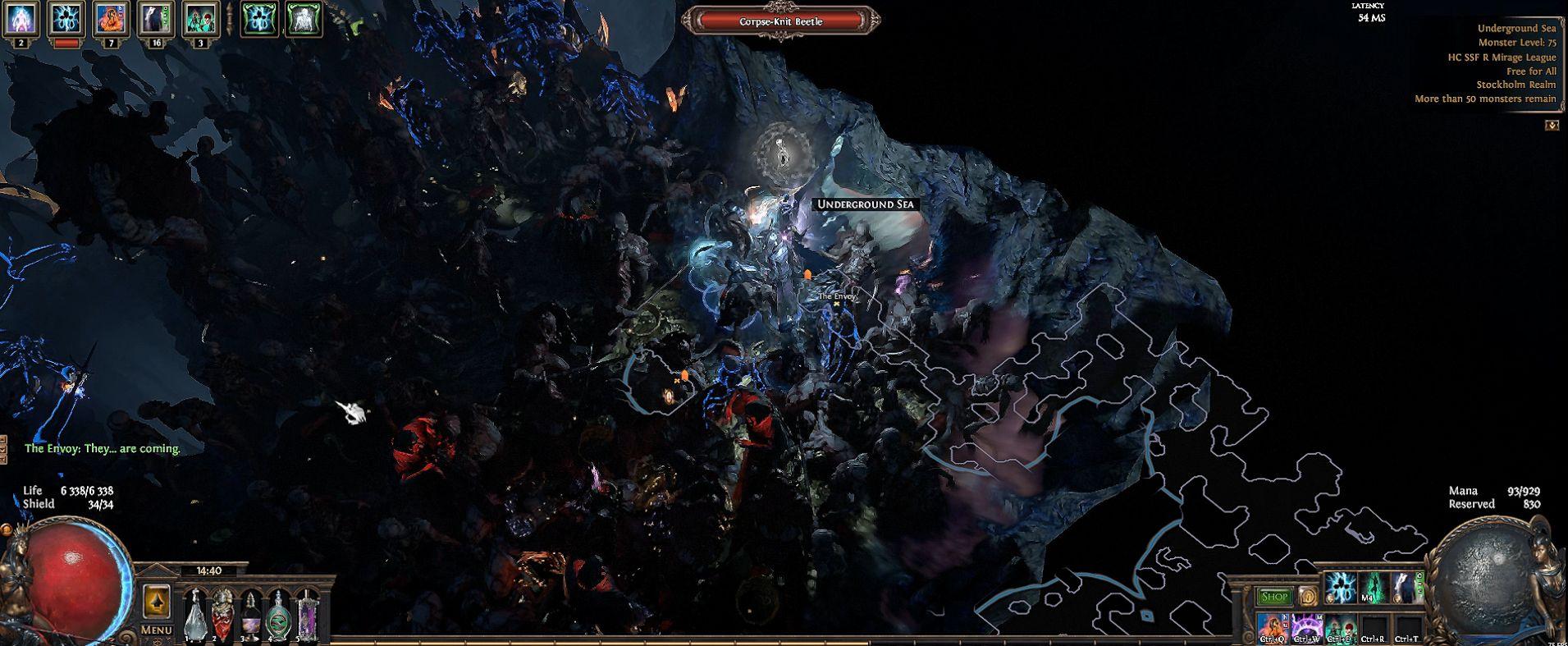The width and height of the screenshot is (1568, 646).
Task: Select the Ctrl+Q orange flame skill slot
Action: [1272, 627]
